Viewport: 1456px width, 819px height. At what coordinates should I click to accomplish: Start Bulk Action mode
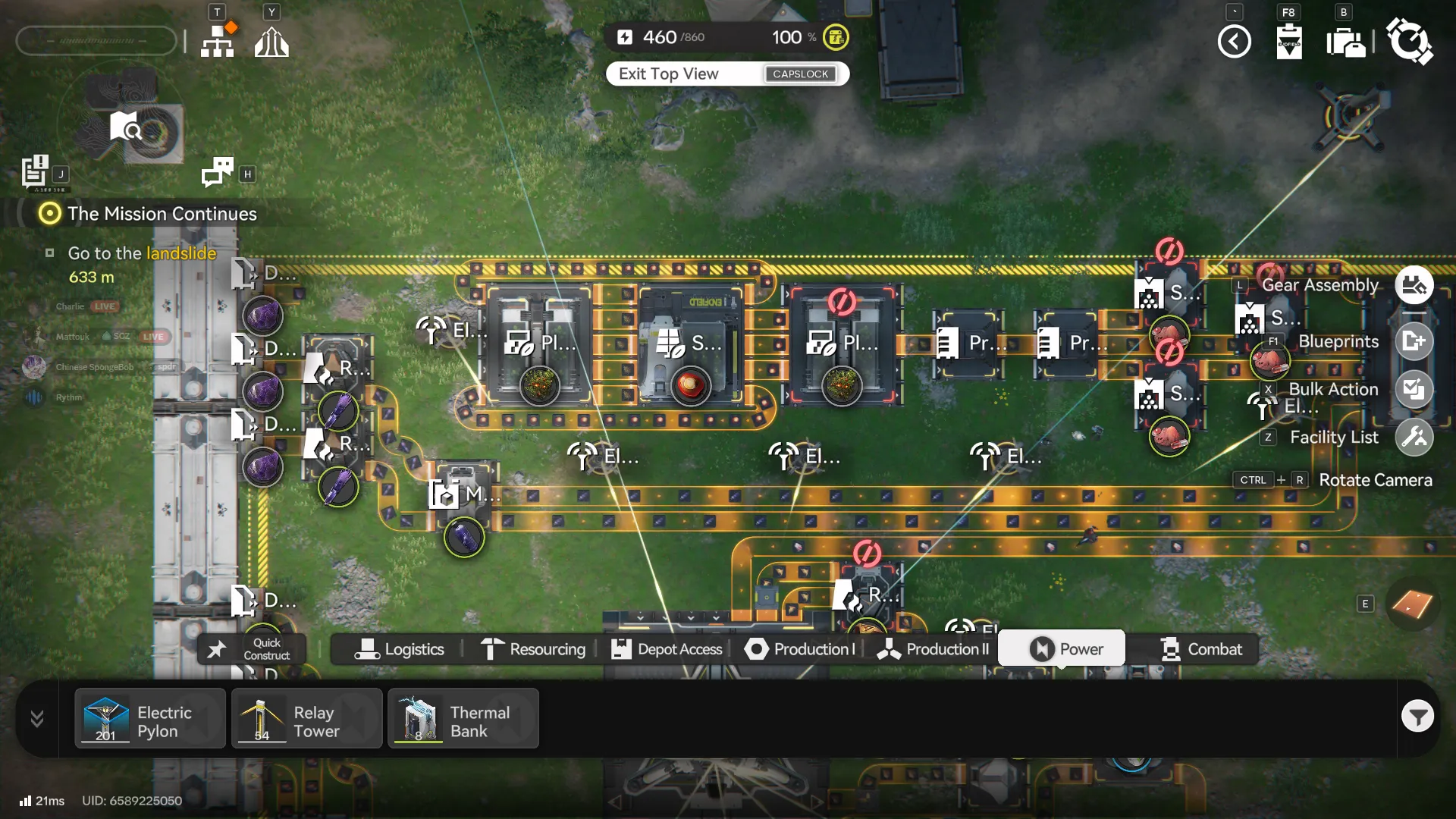pos(1414,390)
